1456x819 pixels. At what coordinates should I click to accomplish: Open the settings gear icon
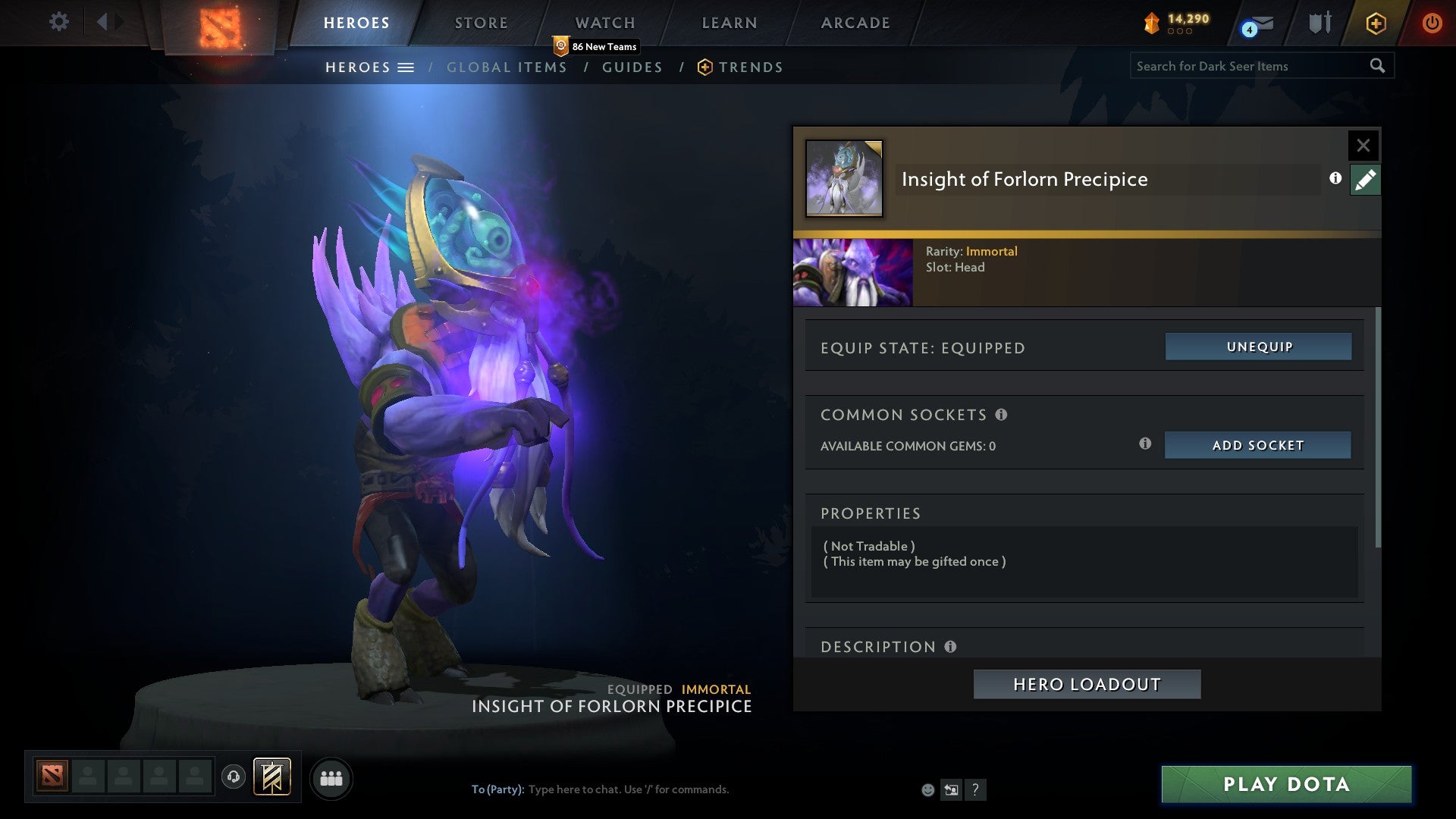coord(58,21)
